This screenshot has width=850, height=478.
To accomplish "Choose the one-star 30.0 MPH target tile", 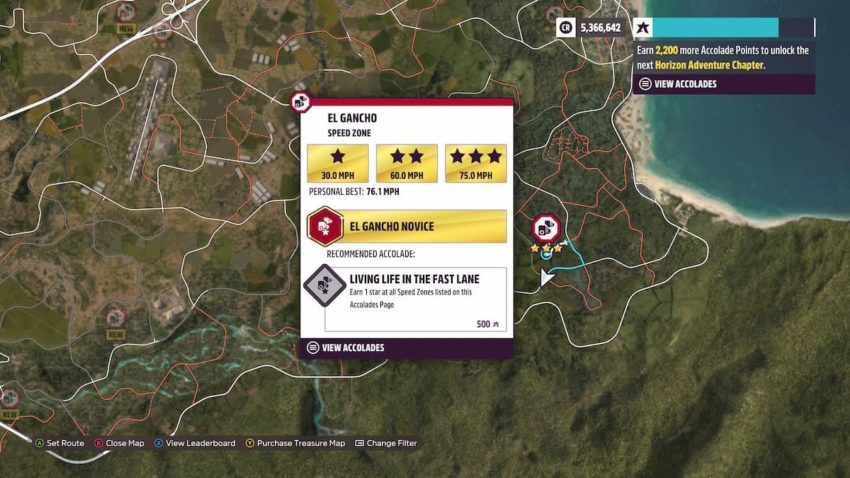I will 338,163.
